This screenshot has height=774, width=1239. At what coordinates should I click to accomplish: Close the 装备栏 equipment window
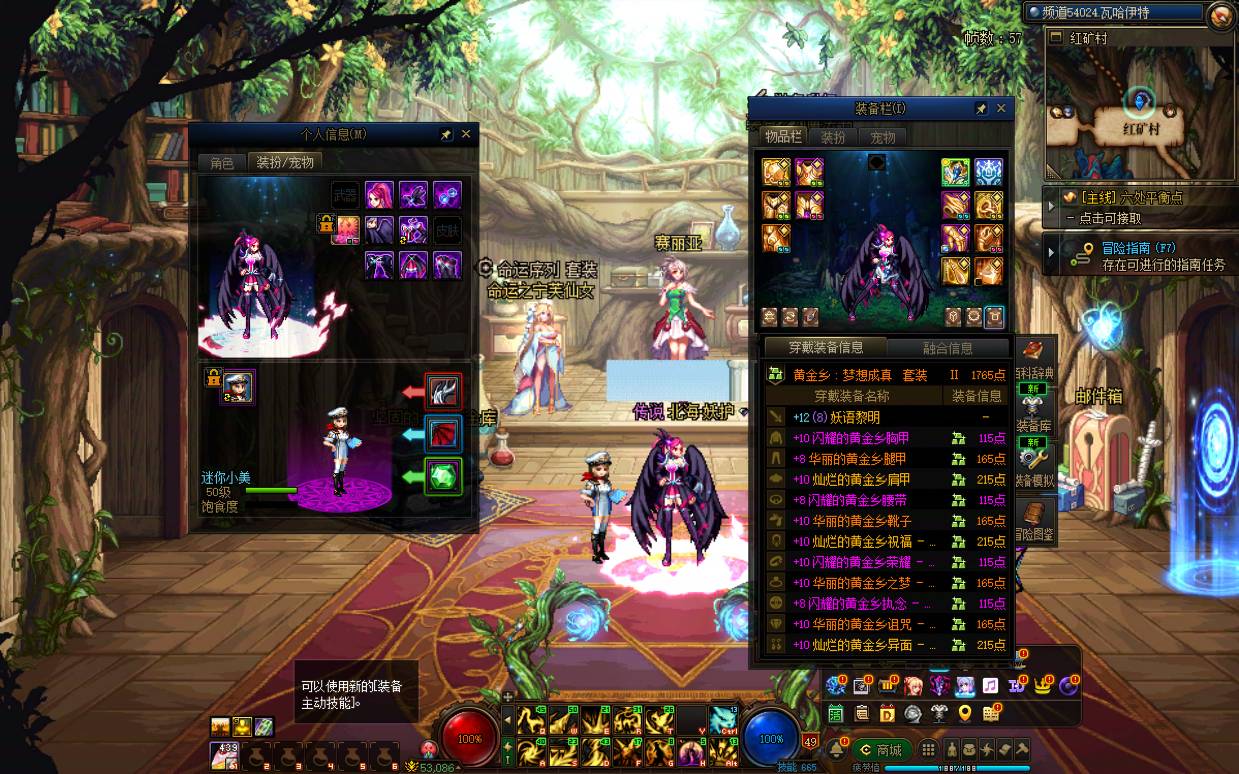[x=1001, y=108]
